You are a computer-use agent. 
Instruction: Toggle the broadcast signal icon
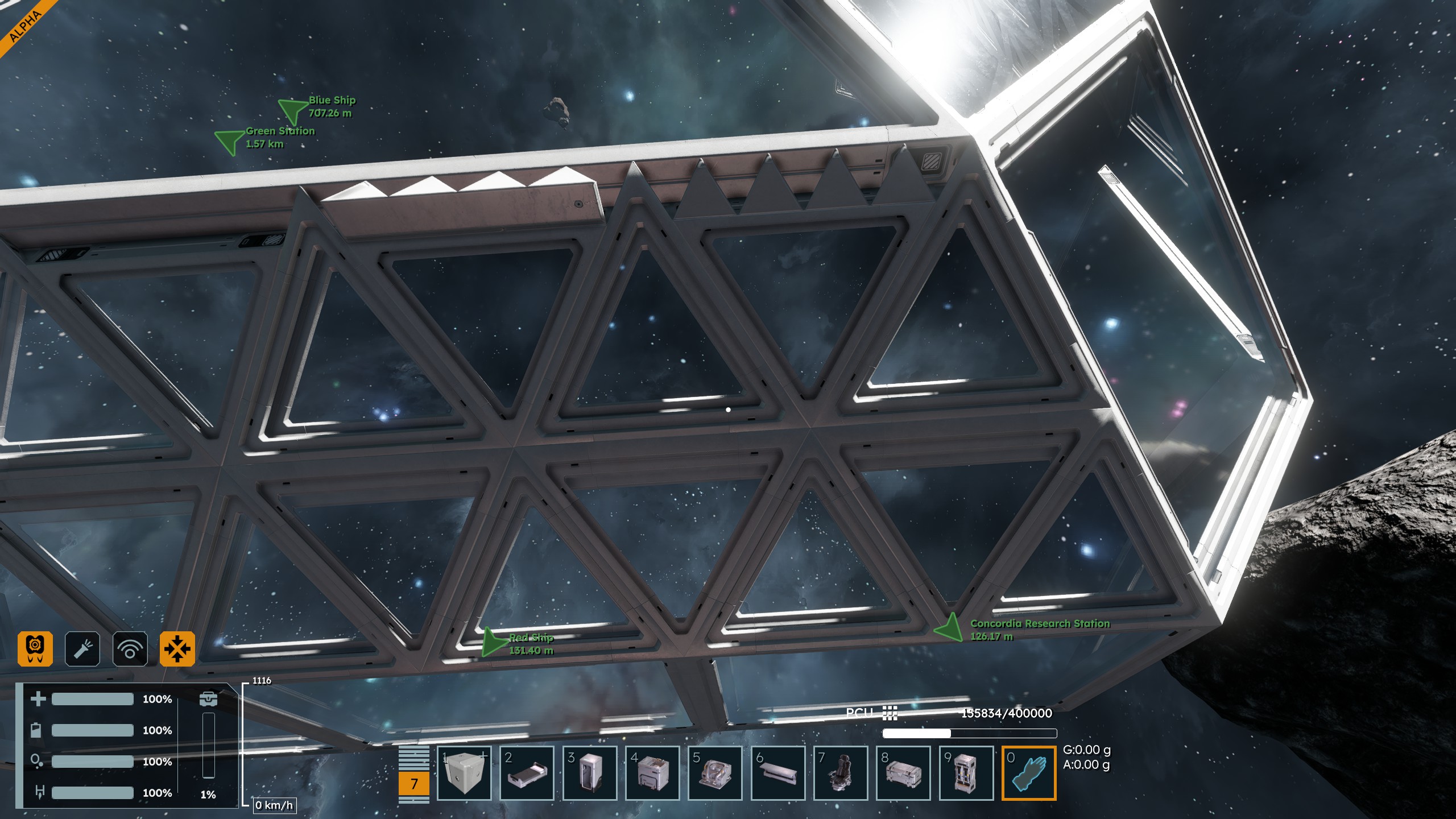point(130,648)
